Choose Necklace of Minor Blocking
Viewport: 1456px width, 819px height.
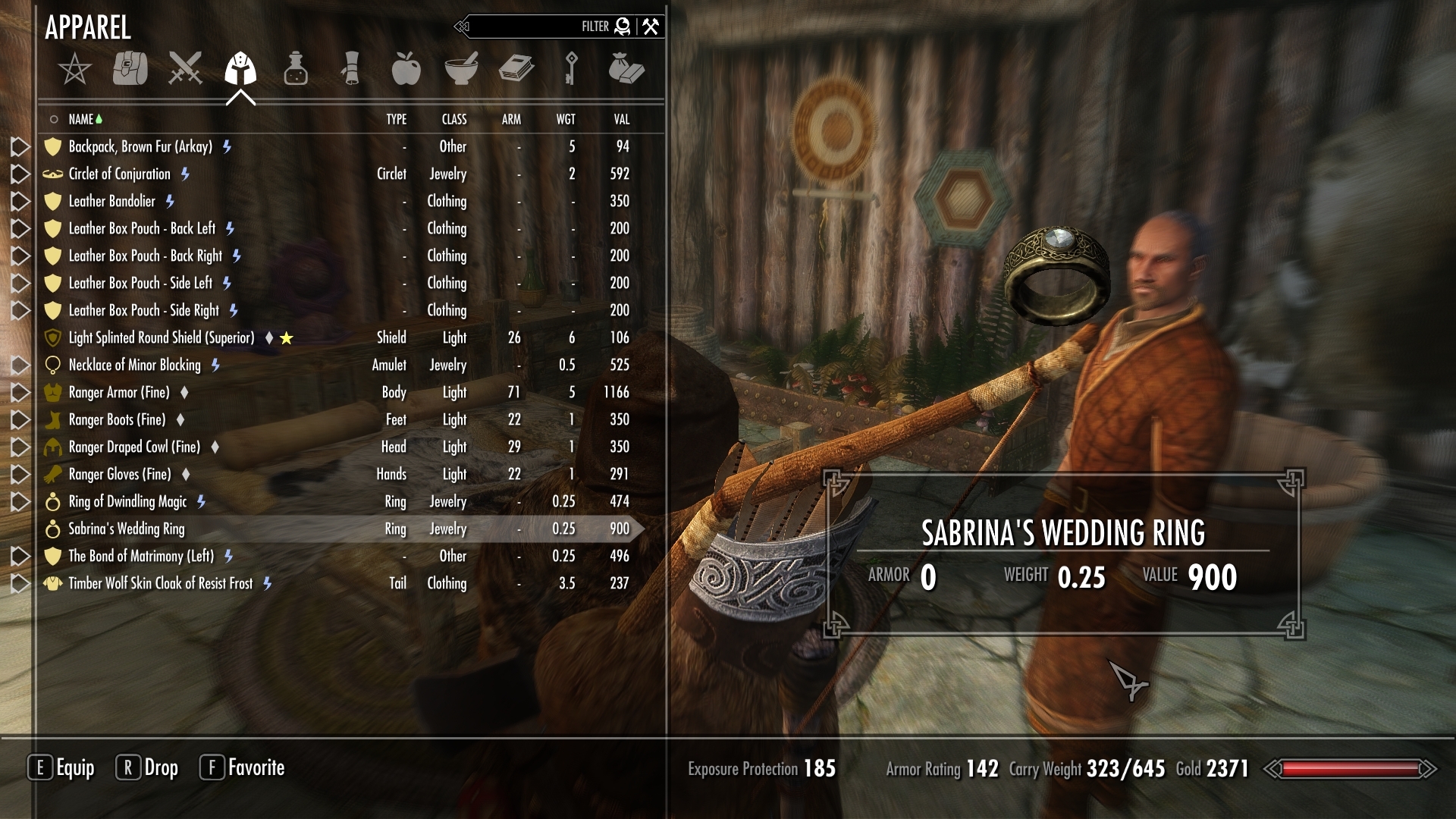click(x=134, y=365)
